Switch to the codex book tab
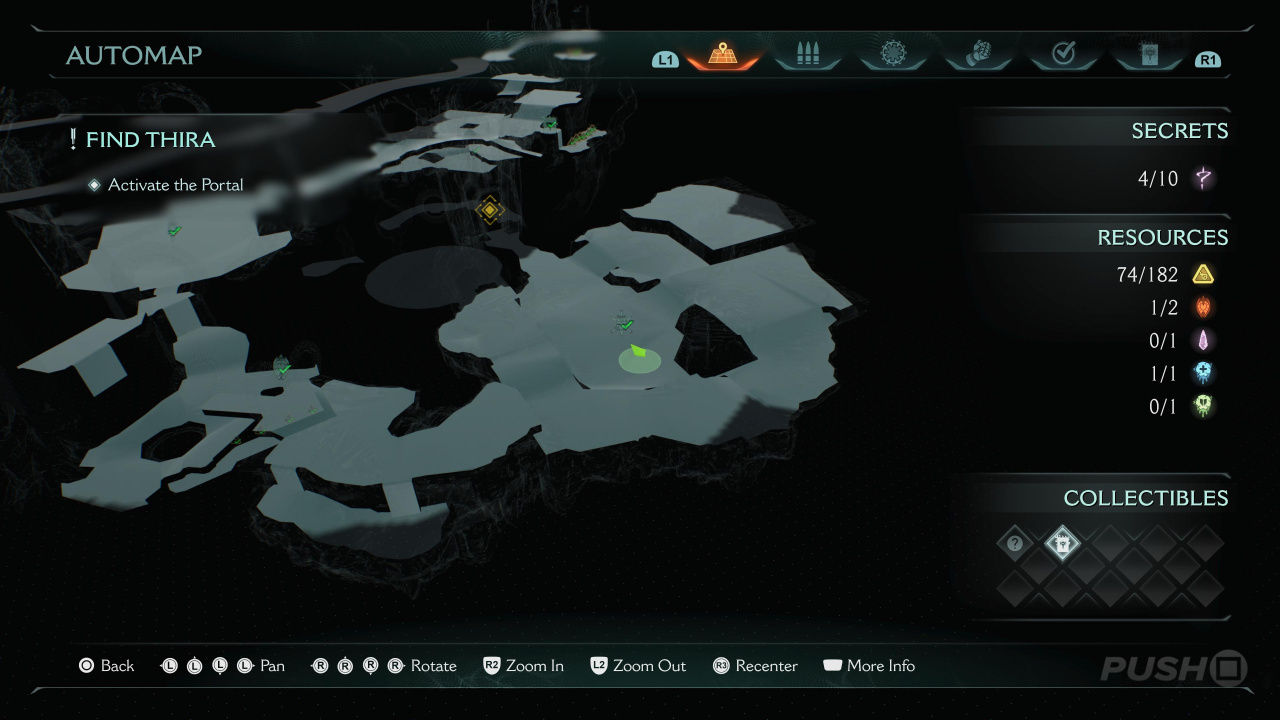Screen dimensions: 1280x720 [x=1147, y=55]
